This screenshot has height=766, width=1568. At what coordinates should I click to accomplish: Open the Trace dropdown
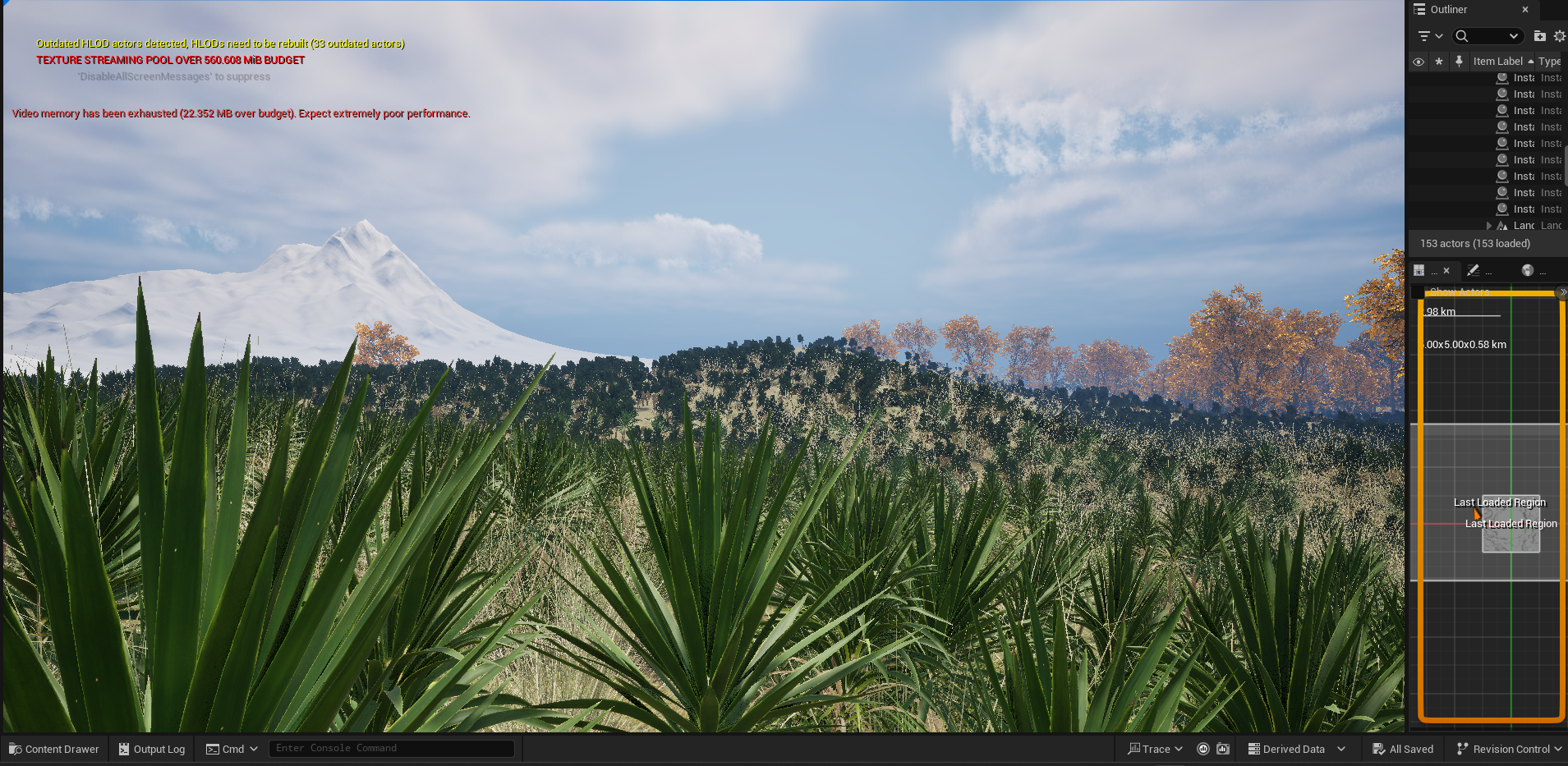pyautogui.click(x=1155, y=749)
